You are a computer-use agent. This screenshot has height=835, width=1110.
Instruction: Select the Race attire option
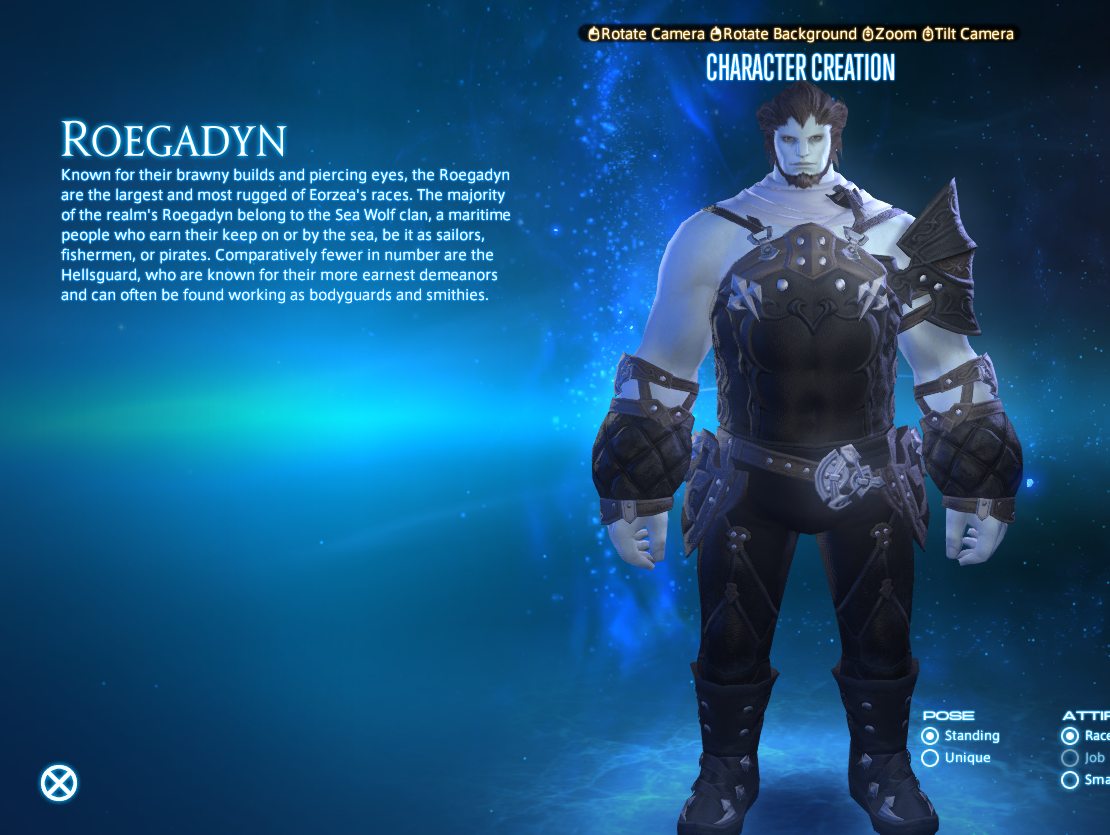[x=1071, y=736]
